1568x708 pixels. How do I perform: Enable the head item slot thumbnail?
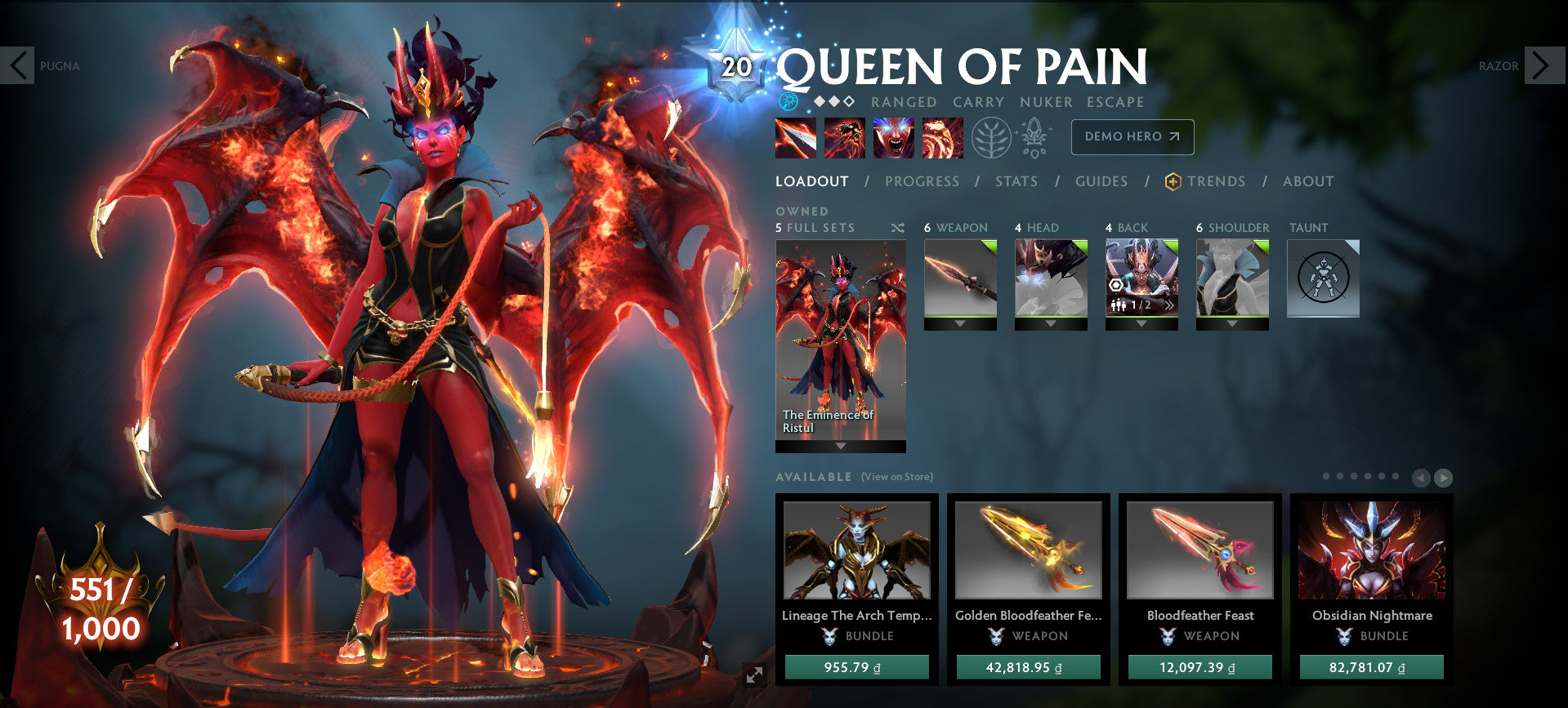tap(1051, 278)
